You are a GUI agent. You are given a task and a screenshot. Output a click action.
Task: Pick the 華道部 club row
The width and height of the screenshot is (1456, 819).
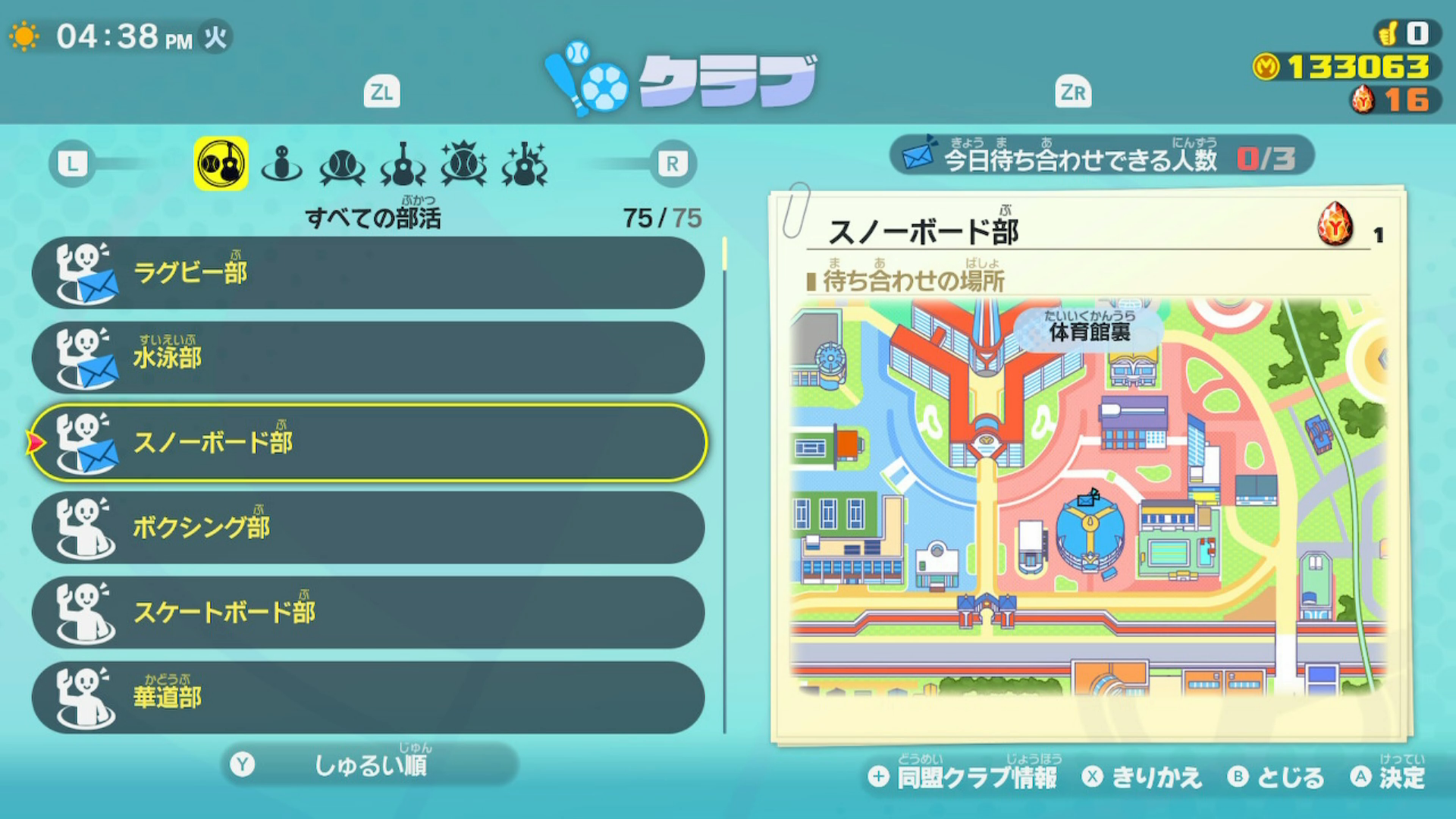click(x=368, y=698)
